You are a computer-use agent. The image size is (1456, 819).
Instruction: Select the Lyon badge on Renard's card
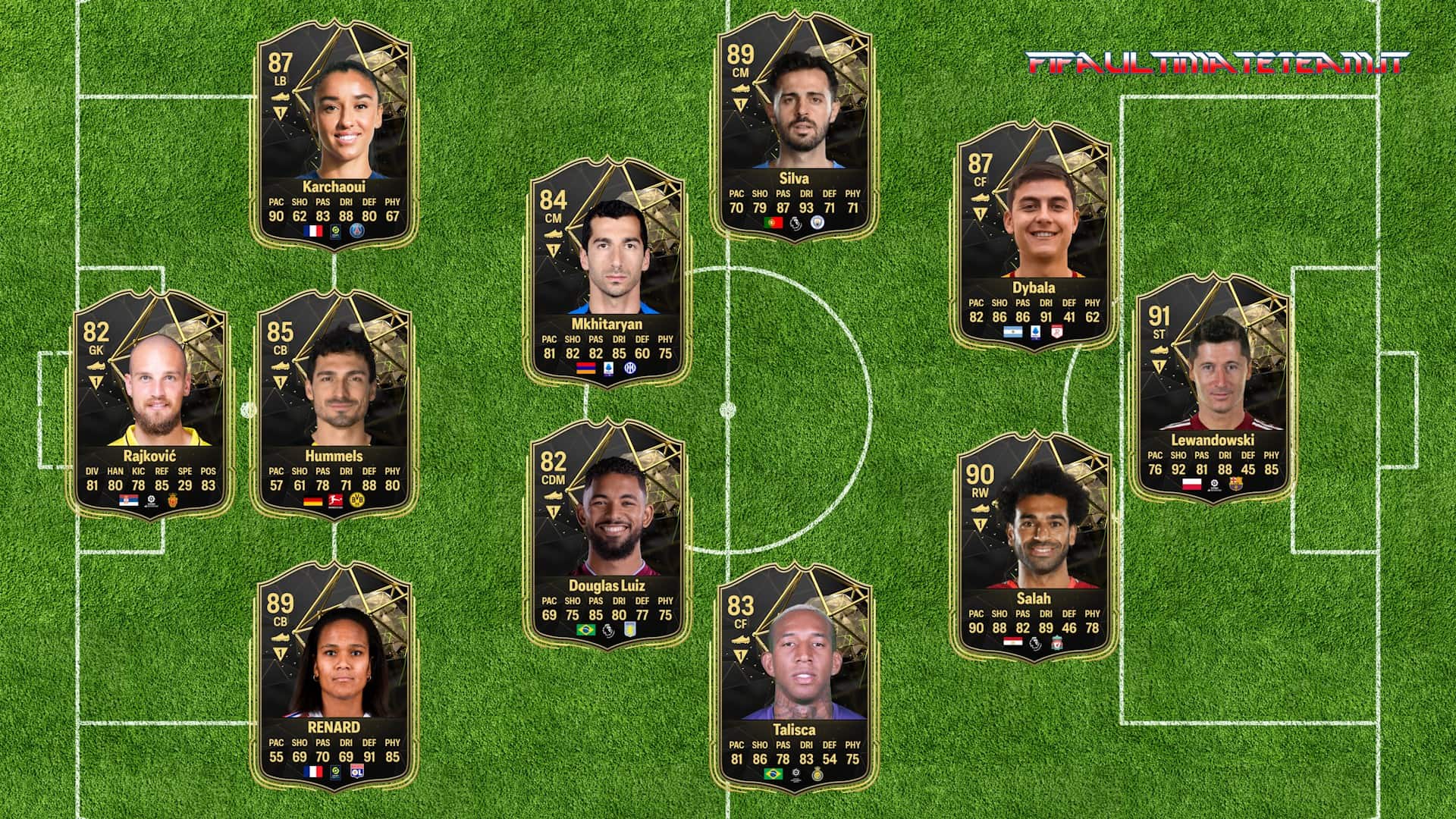358,773
